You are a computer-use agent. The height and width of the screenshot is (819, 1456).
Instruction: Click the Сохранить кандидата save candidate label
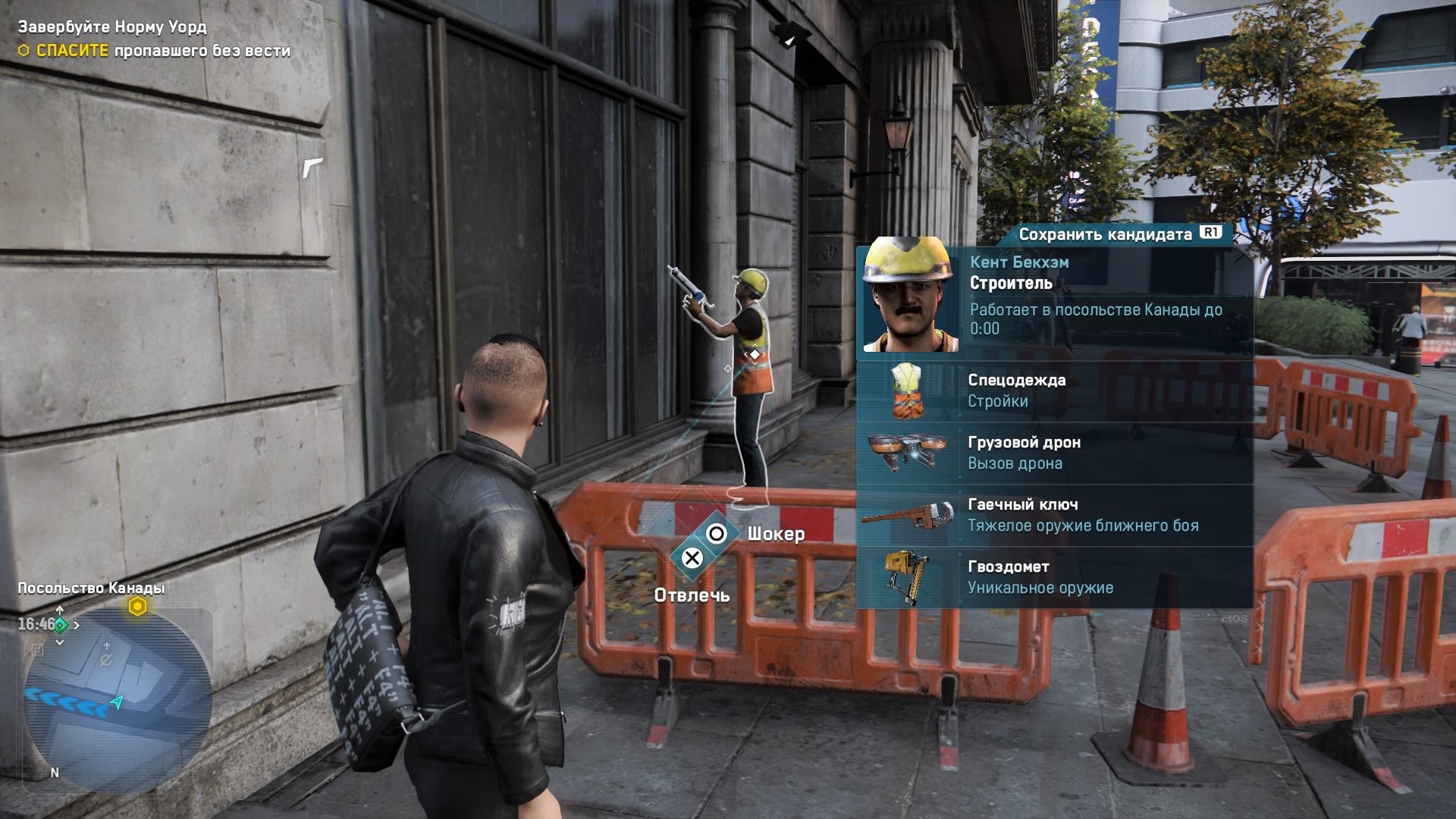[1105, 234]
